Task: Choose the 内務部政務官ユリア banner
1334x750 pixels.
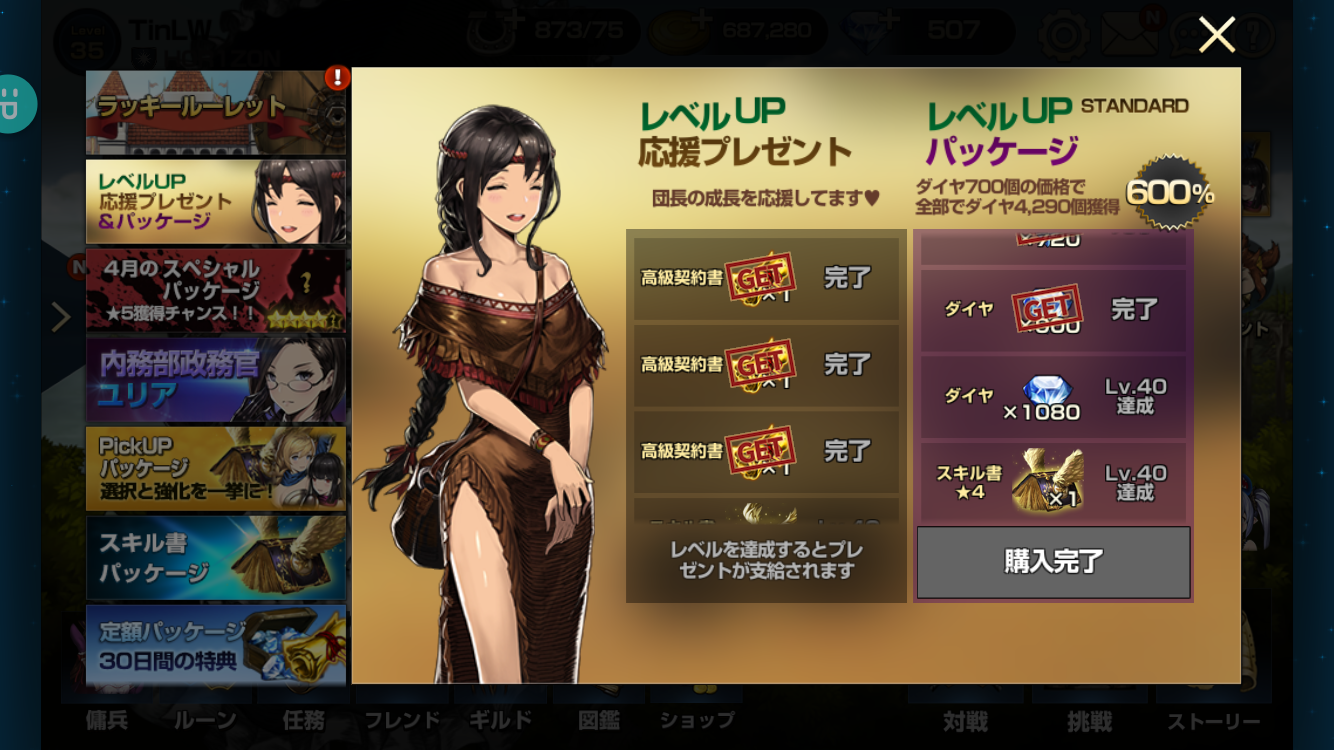Action: tap(215, 379)
